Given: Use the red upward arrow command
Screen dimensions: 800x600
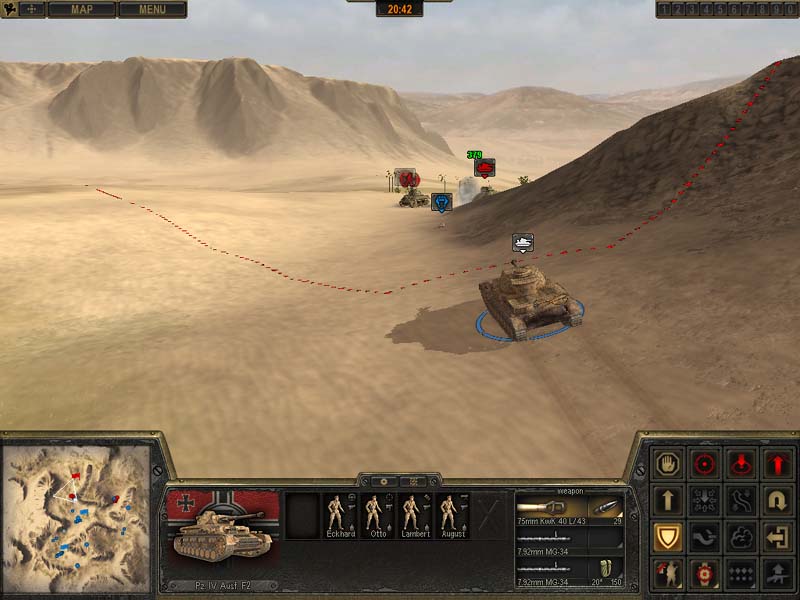Looking at the screenshot, I should pyautogui.click(x=777, y=464).
